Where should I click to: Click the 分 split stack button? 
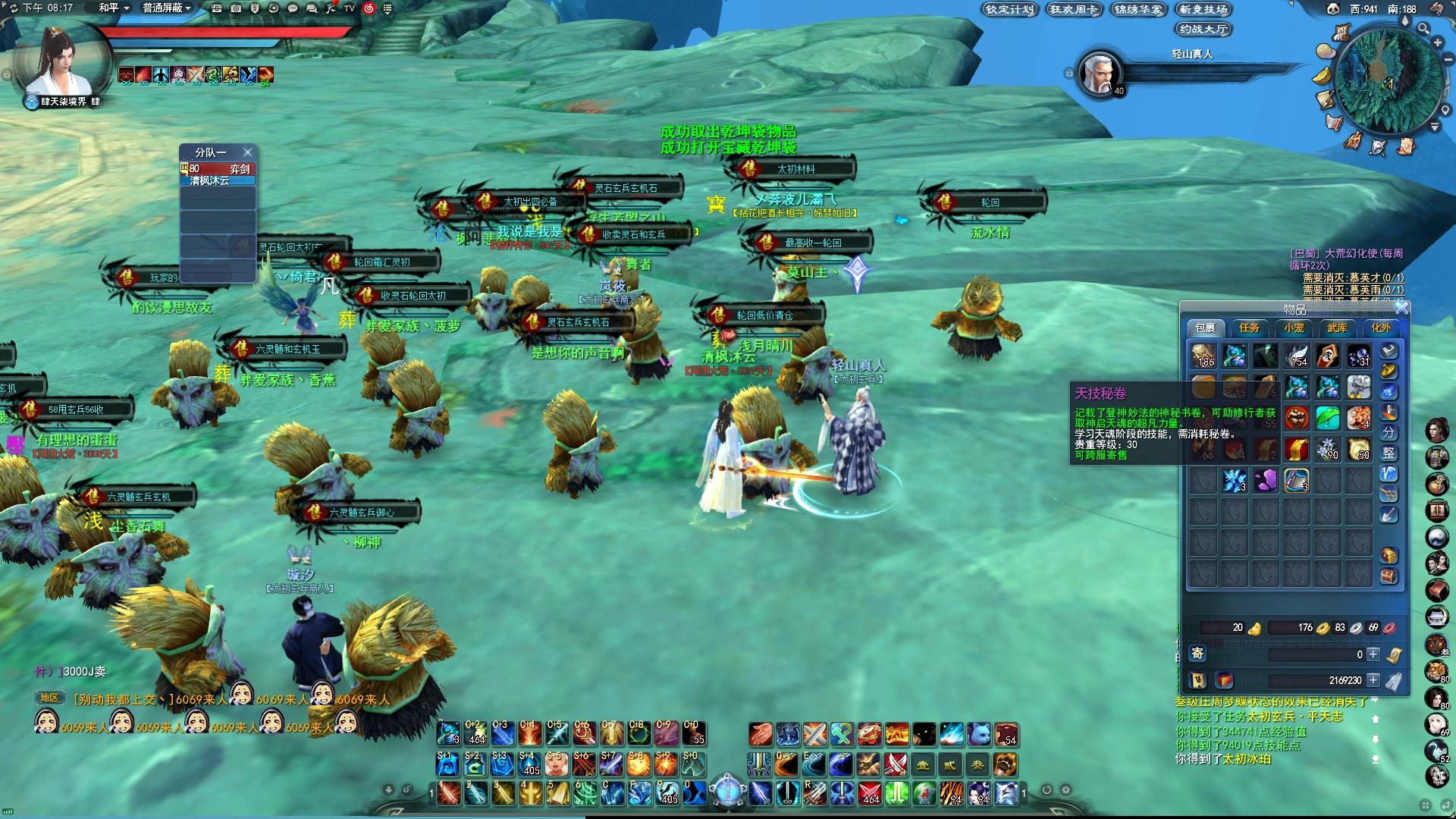click(1389, 433)
